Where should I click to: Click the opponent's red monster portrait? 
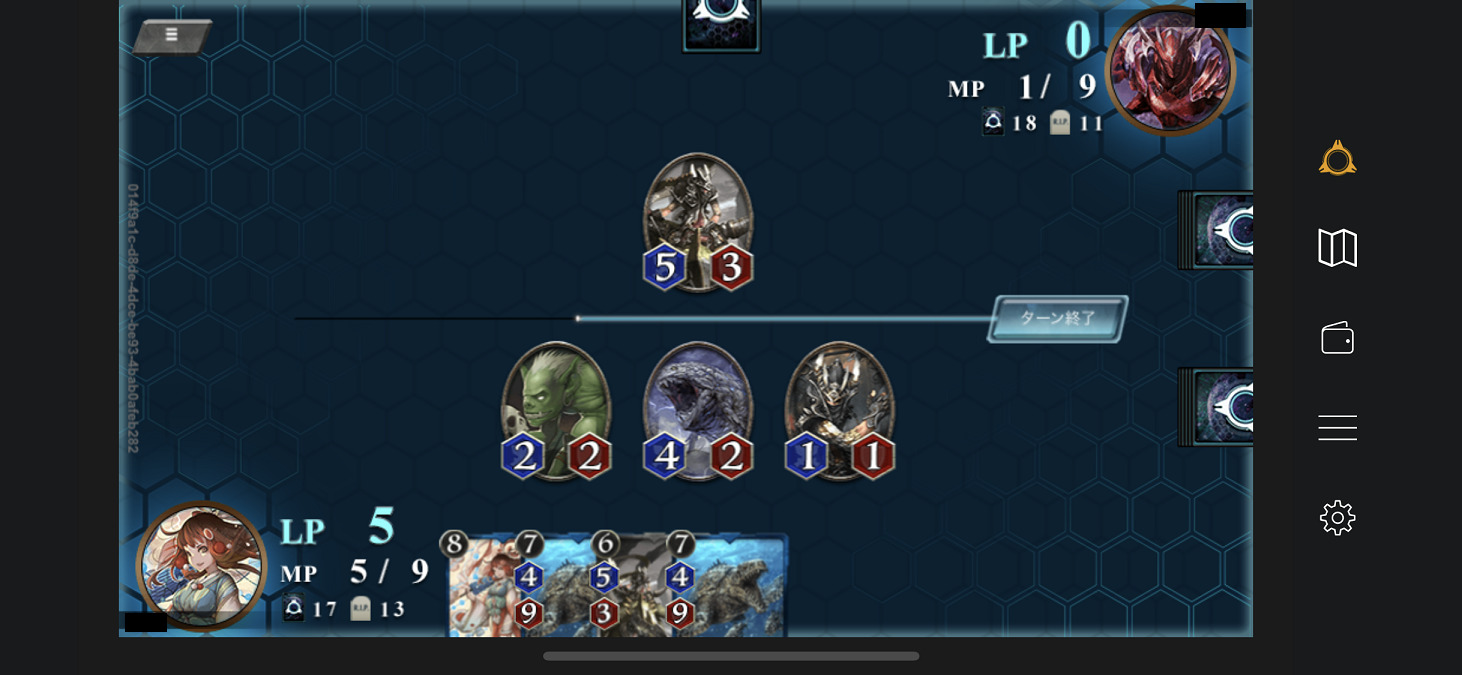click(1170, 70)
